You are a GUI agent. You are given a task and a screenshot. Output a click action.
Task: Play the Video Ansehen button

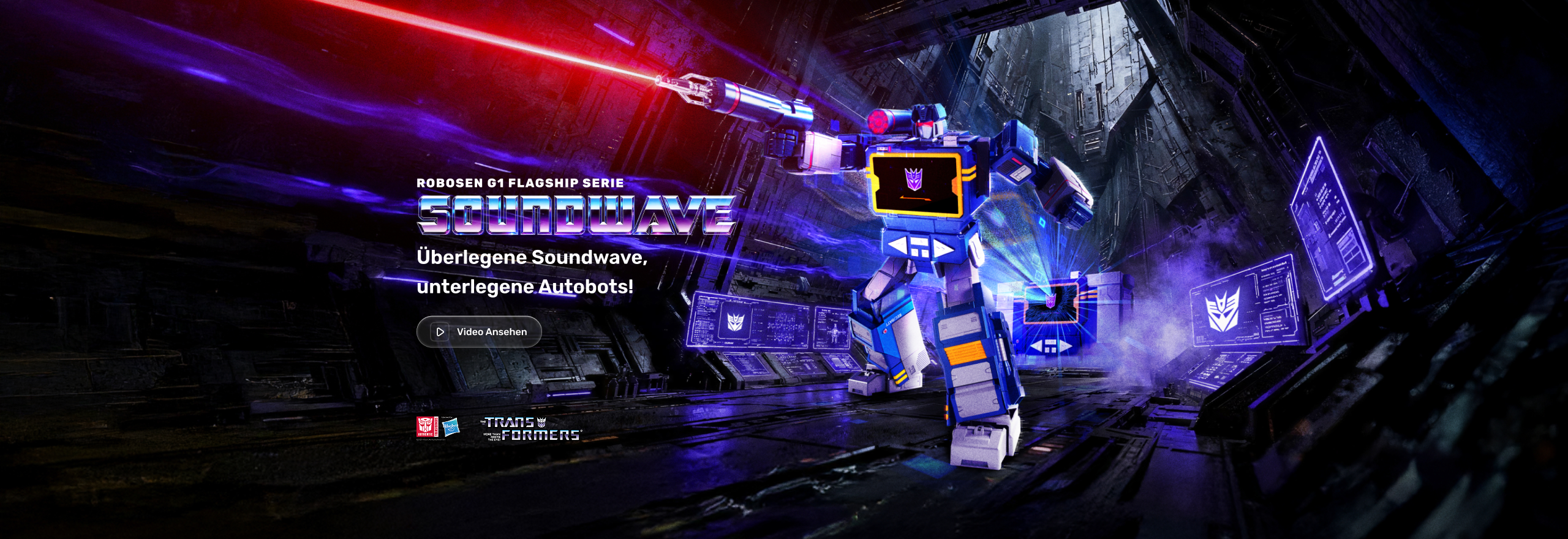pyautogui.click(x=479, y=332)
